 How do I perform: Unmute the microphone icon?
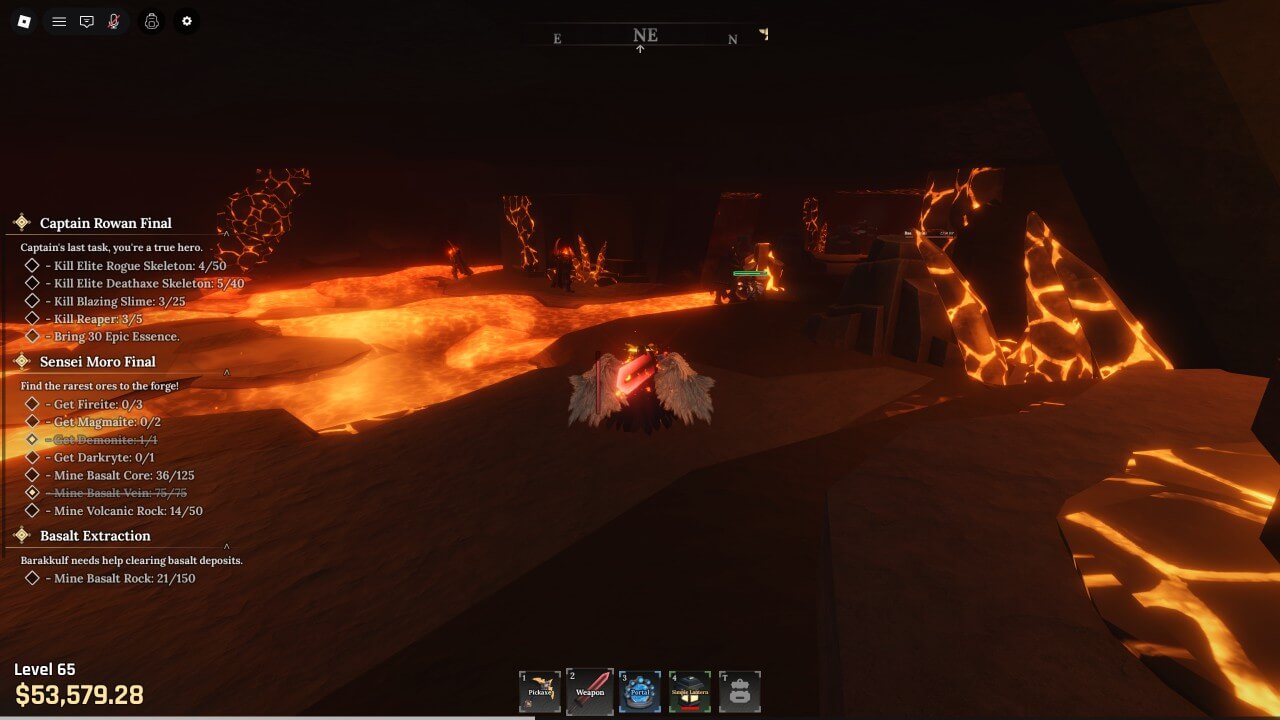pyautogui.click(x=114, y=21)
